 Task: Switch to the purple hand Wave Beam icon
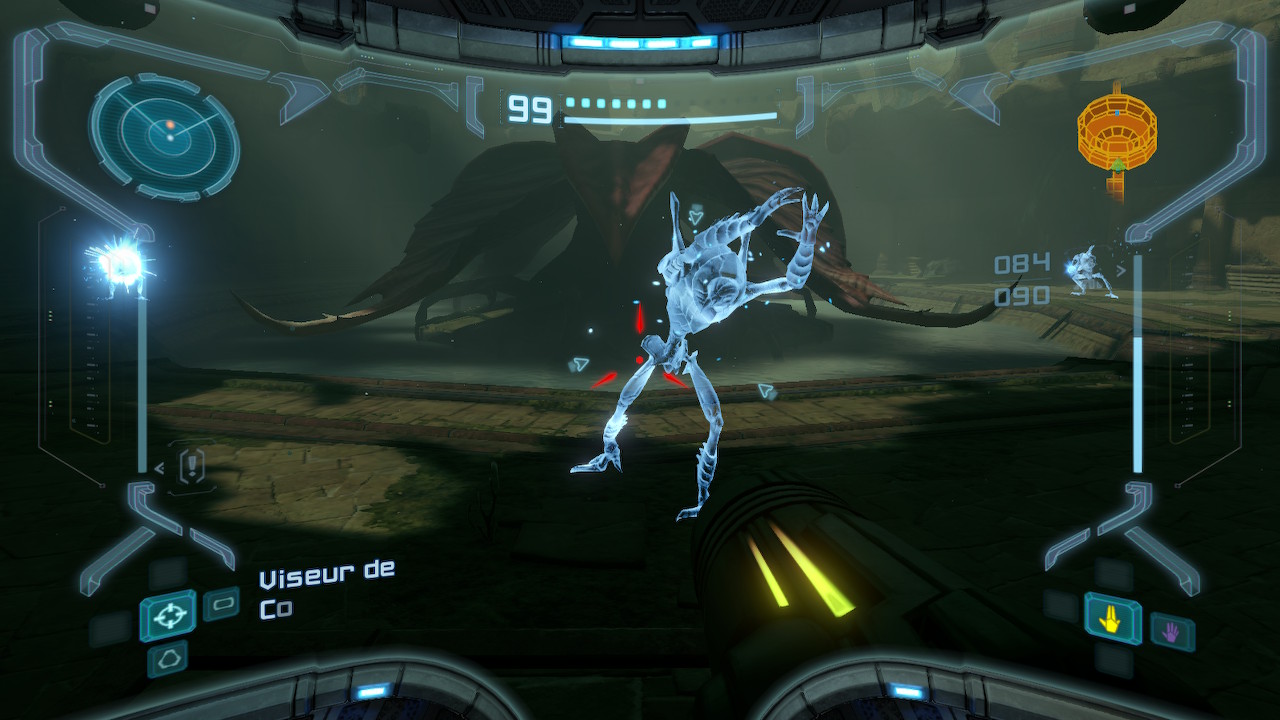pos(1171,631)
